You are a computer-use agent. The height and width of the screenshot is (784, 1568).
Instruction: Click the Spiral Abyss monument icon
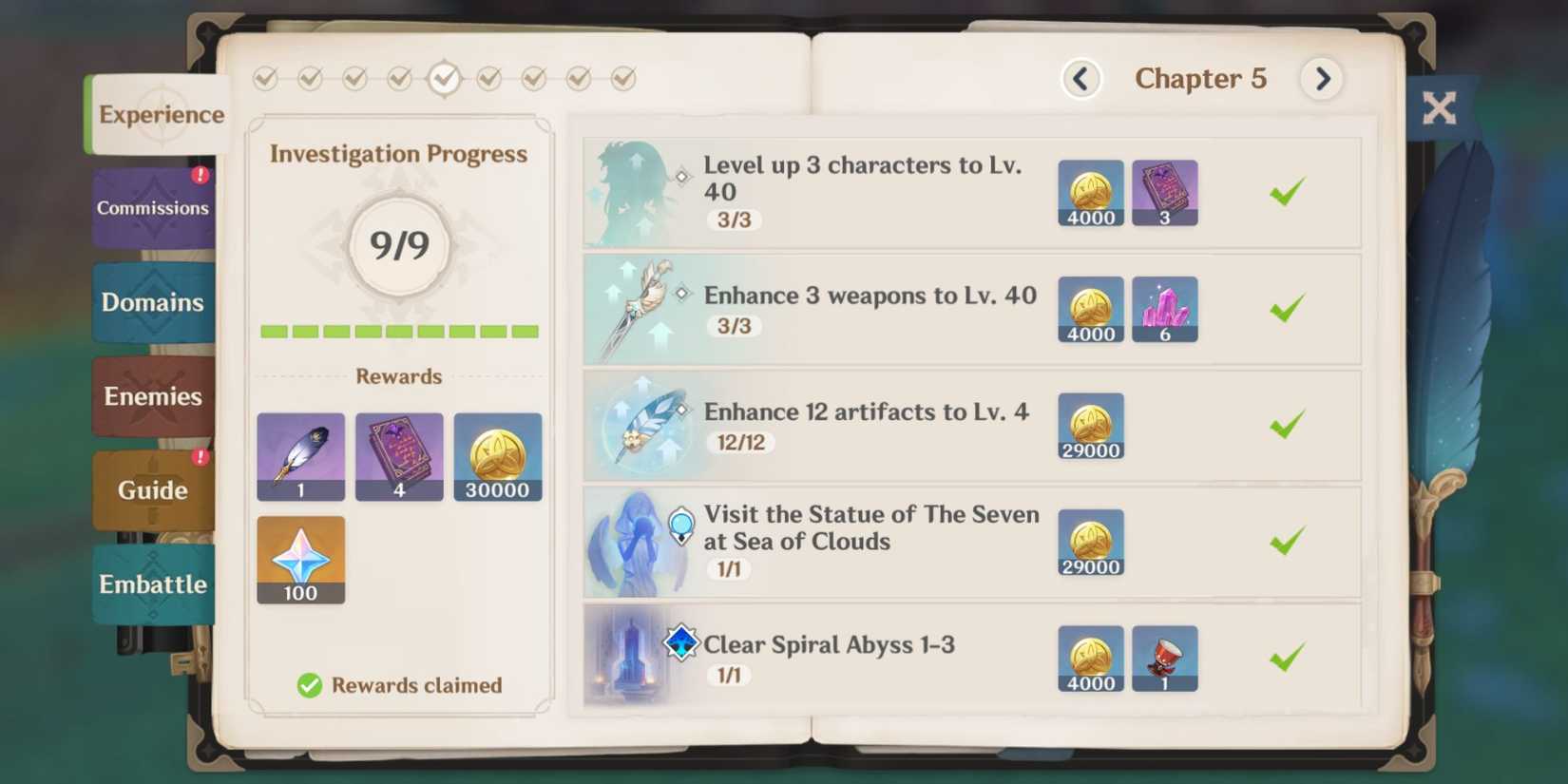pos(629,658)
